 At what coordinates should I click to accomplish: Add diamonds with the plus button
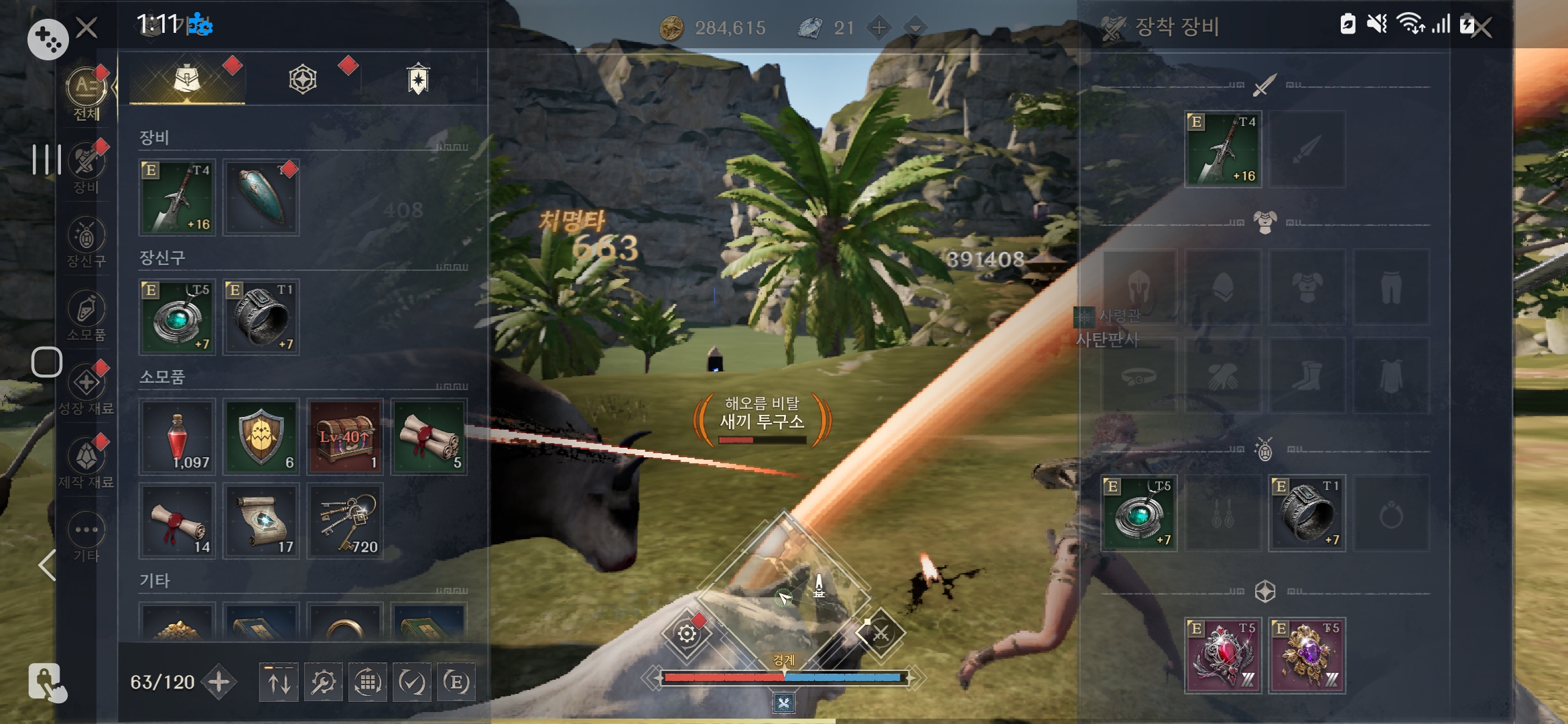coord(878,27)
